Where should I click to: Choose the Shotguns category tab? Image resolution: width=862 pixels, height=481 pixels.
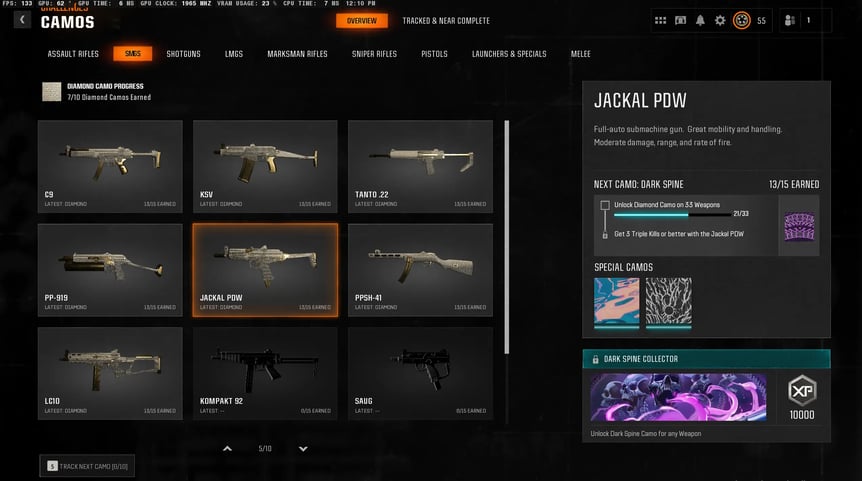[x=183, y=54]
